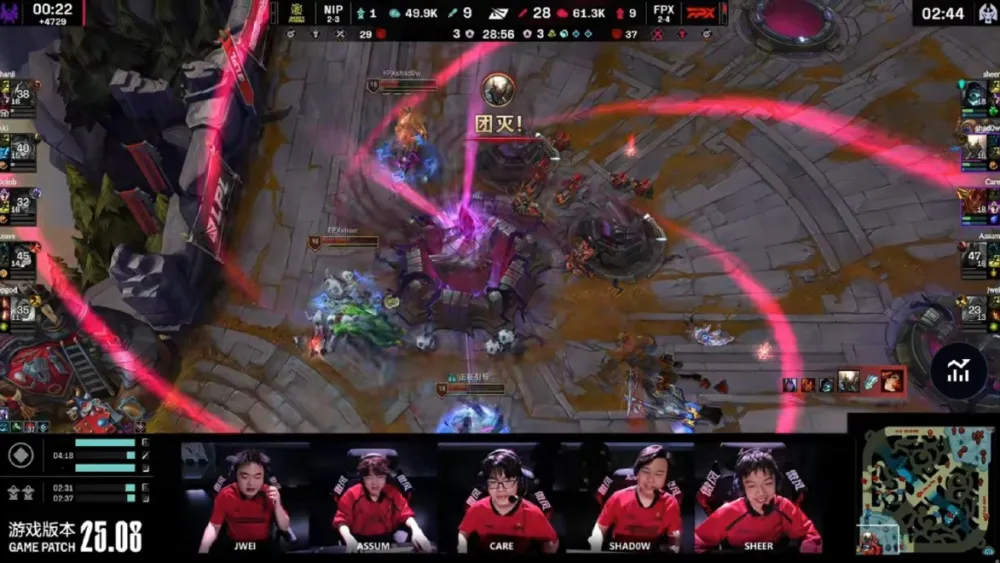Select ASSUM's player camera feed
1000x563 pixels.
[372, 497]
